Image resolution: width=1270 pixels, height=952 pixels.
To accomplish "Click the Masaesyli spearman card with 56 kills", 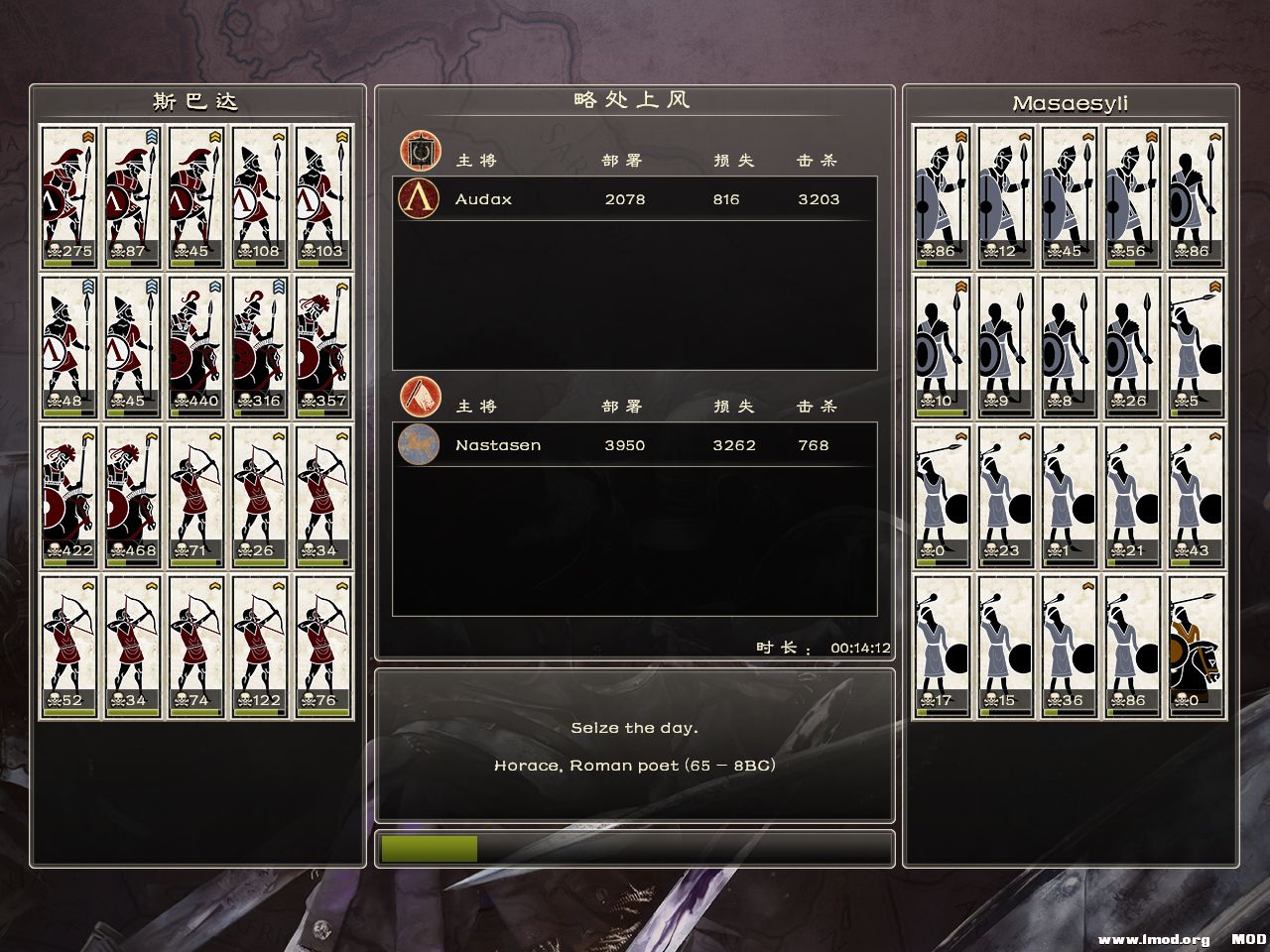I will [x=1133, y=196].
